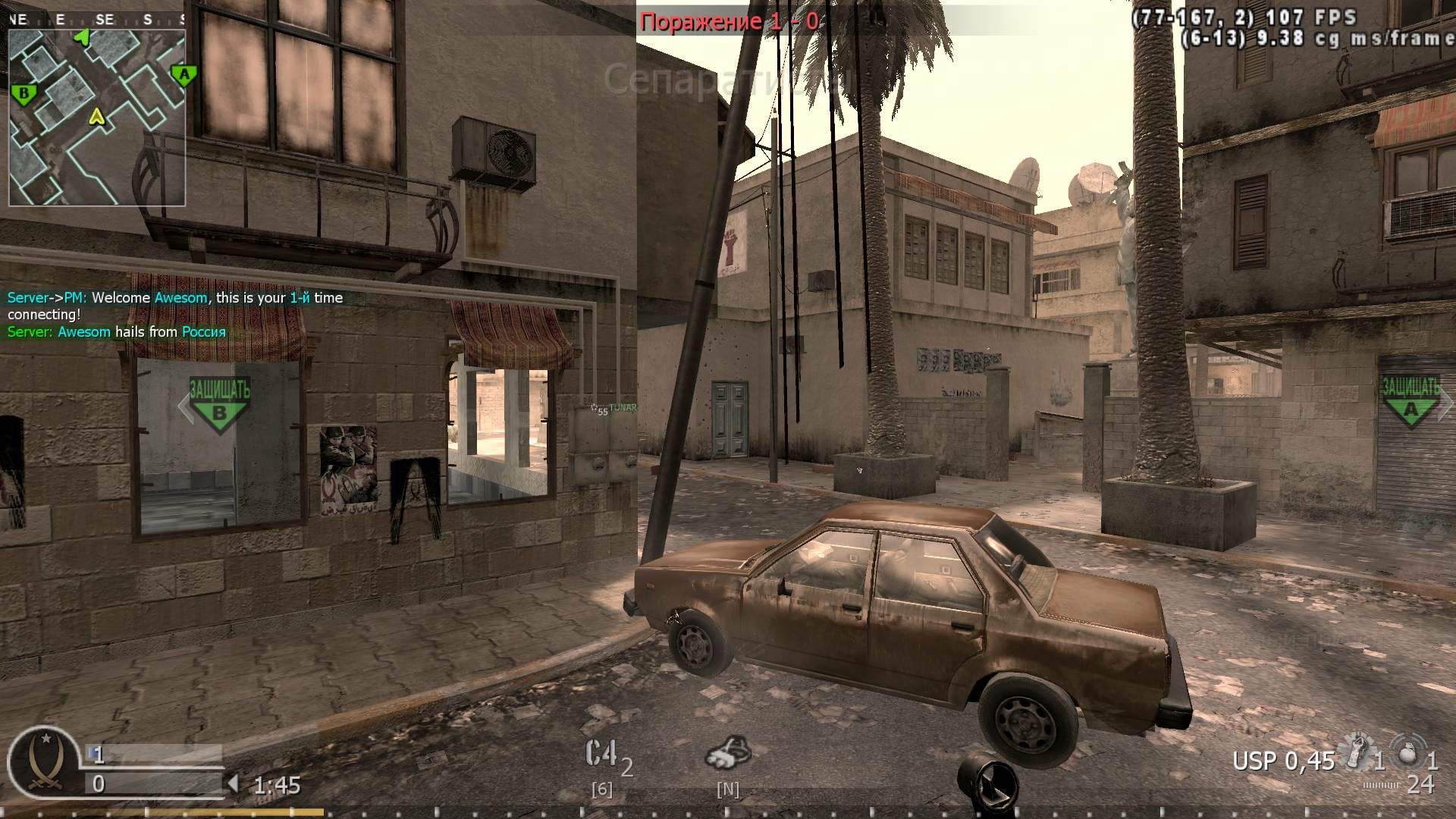Click the USP 0,45 weapon label
Screen dimensions: 1456x819
[x=1283, y=758]
